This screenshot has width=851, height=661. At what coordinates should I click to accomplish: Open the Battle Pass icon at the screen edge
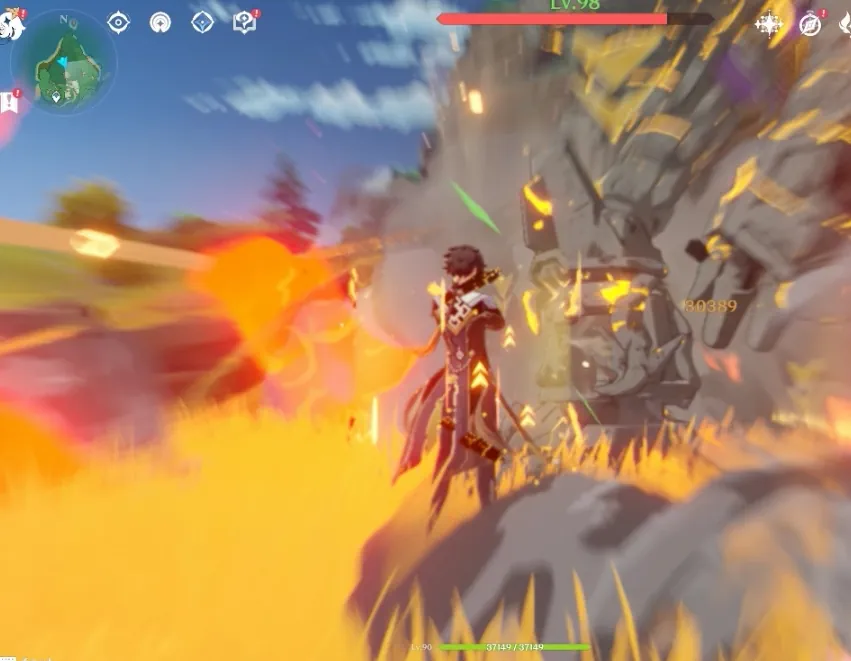(x=845, y=24)
